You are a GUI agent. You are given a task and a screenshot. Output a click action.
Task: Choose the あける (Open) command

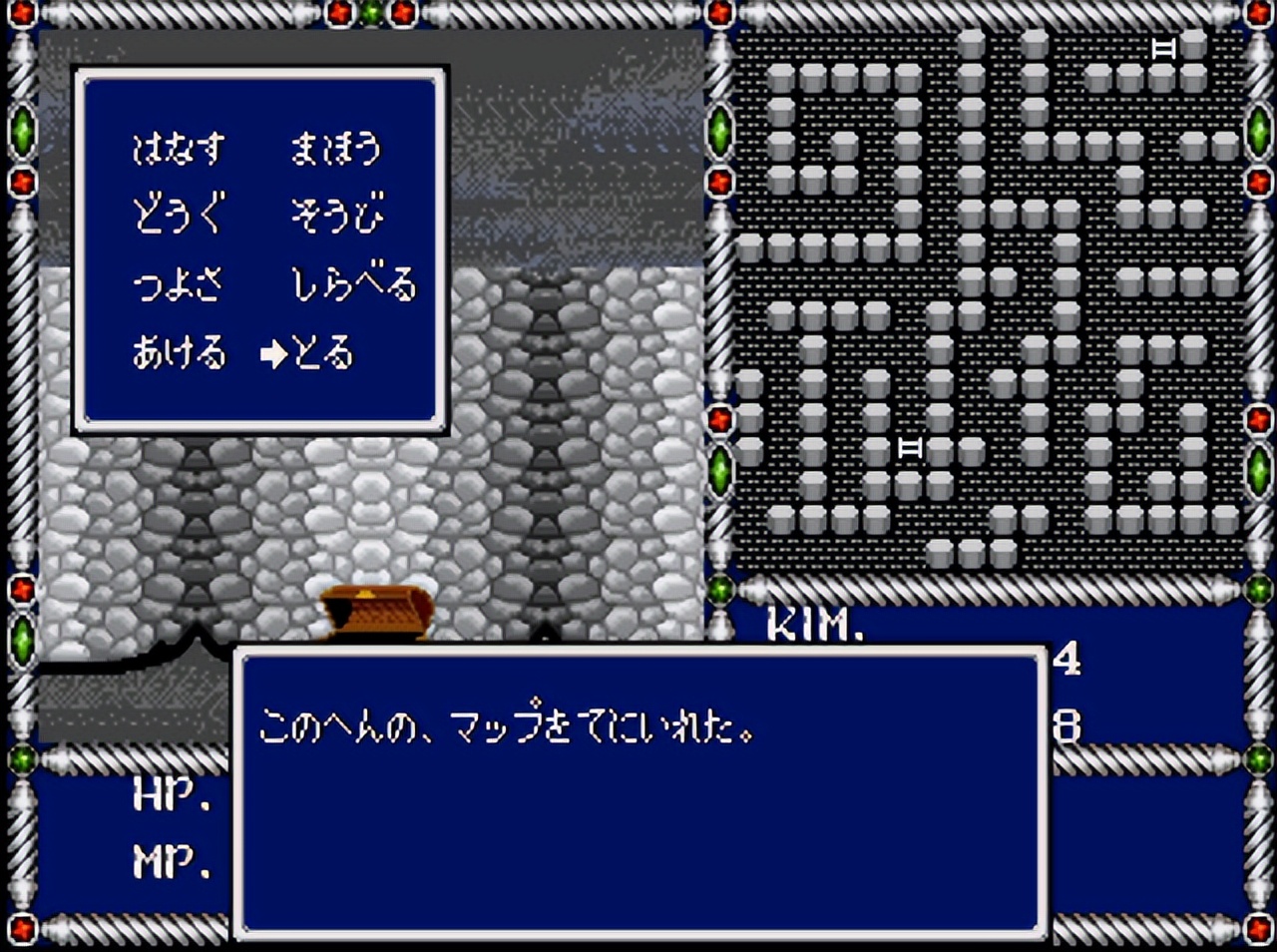pos(180,351)
